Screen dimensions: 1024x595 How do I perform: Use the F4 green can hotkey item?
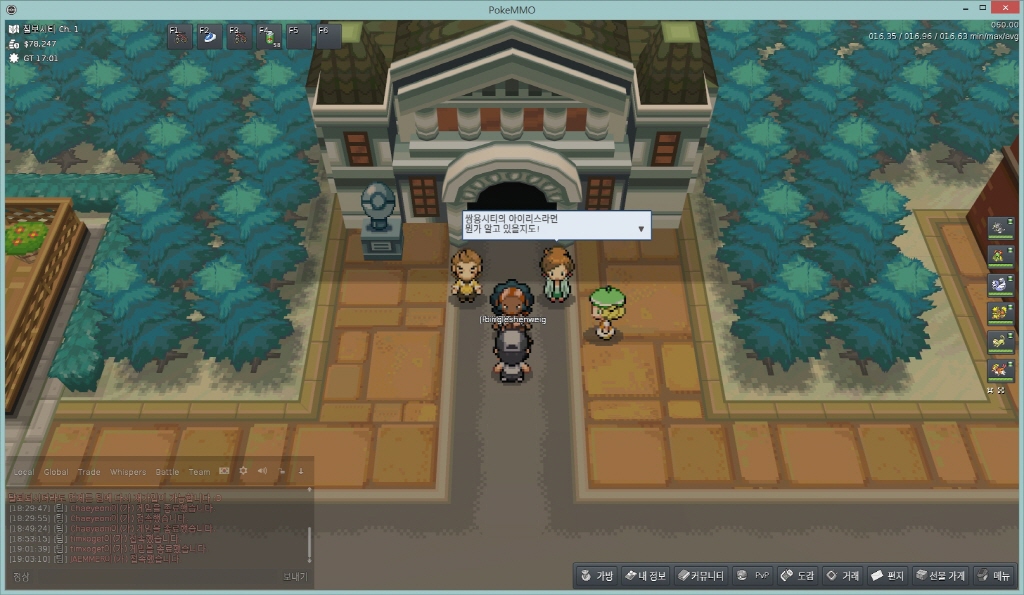click(270, 37)
